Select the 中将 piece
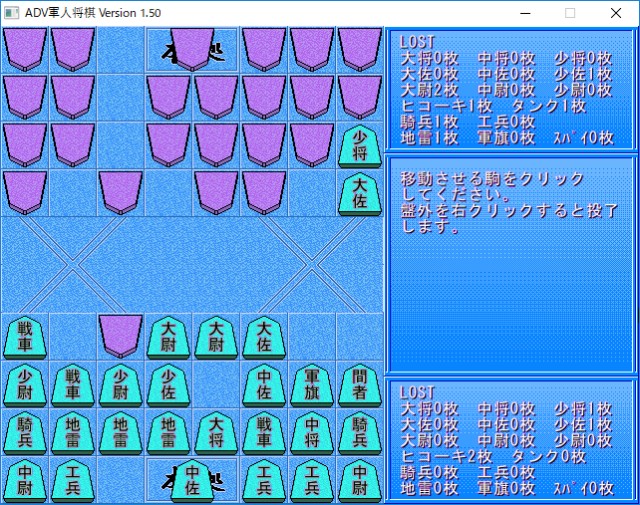The width and height of the screenshot is (640, 505). [312, 433]
